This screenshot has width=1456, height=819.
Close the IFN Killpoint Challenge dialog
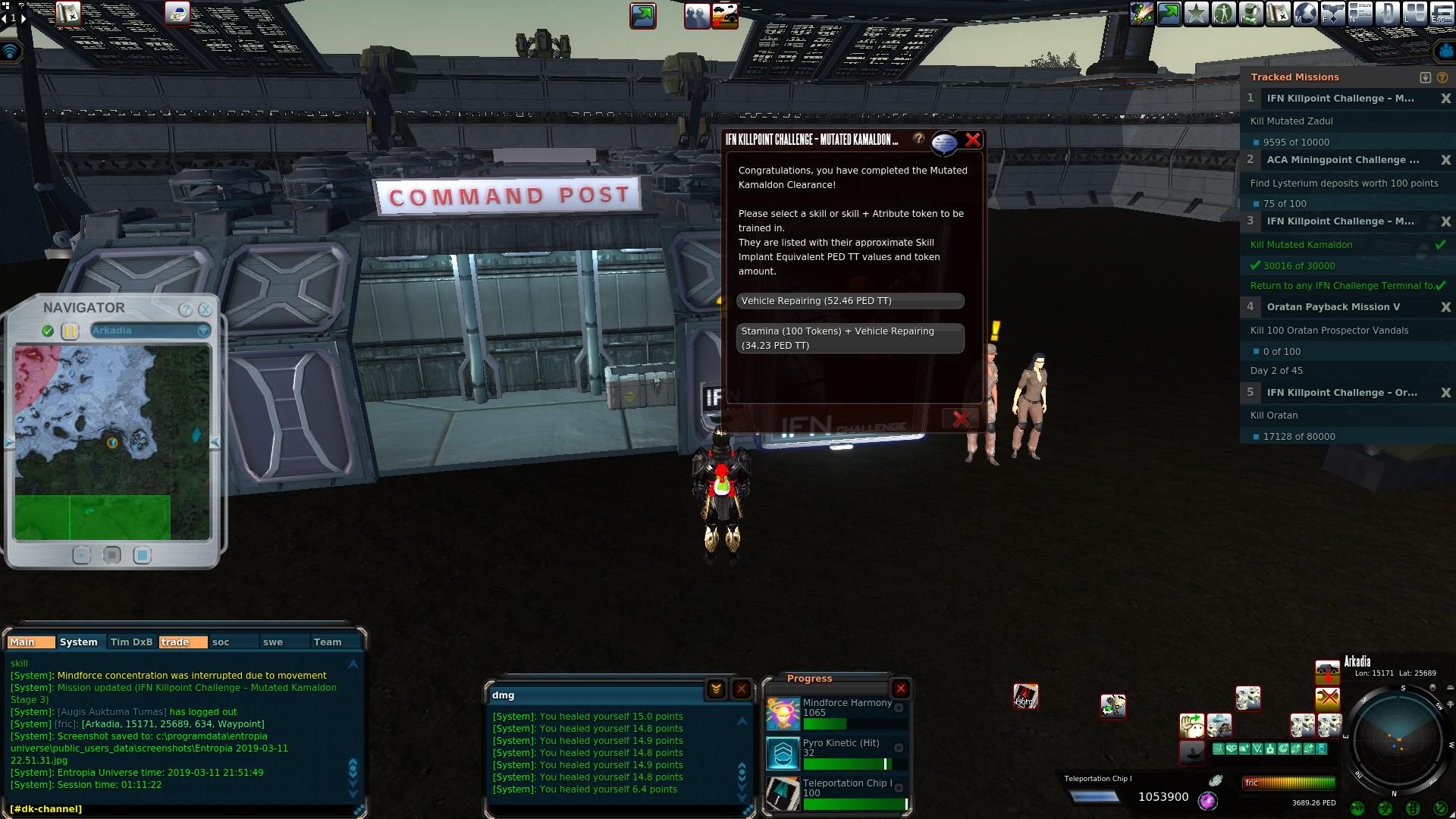972,140
